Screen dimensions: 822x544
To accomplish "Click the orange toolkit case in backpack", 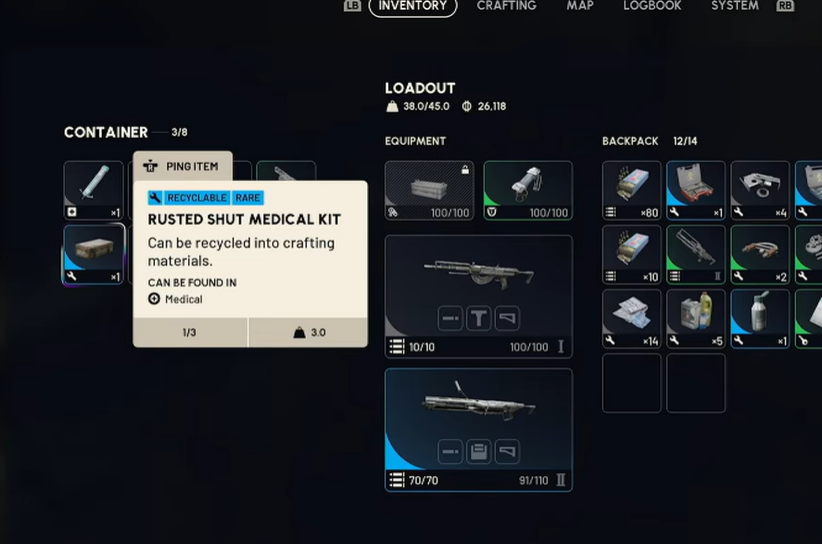I will coord(695,190).
